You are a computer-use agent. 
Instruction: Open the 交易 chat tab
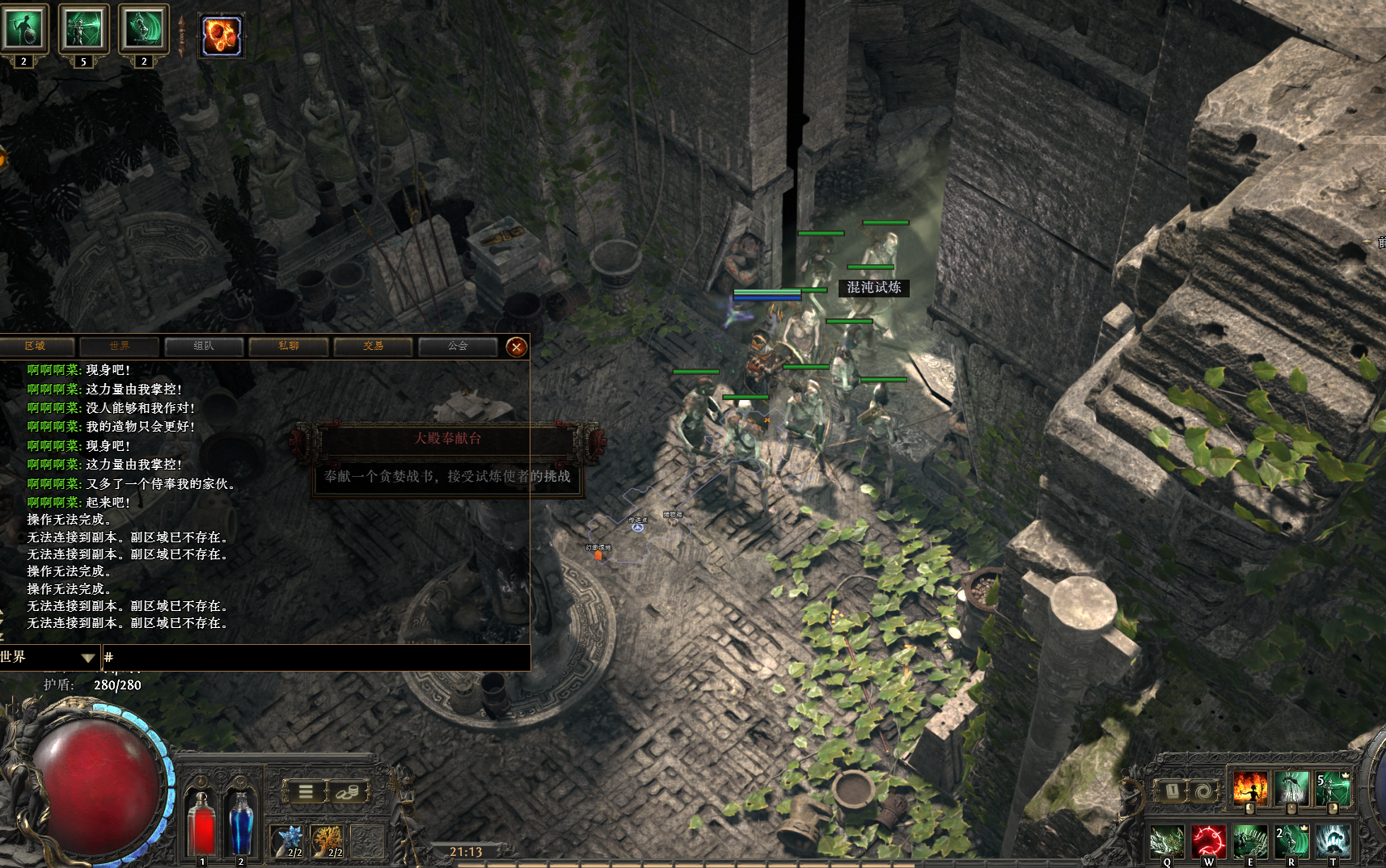coord(373,347)
